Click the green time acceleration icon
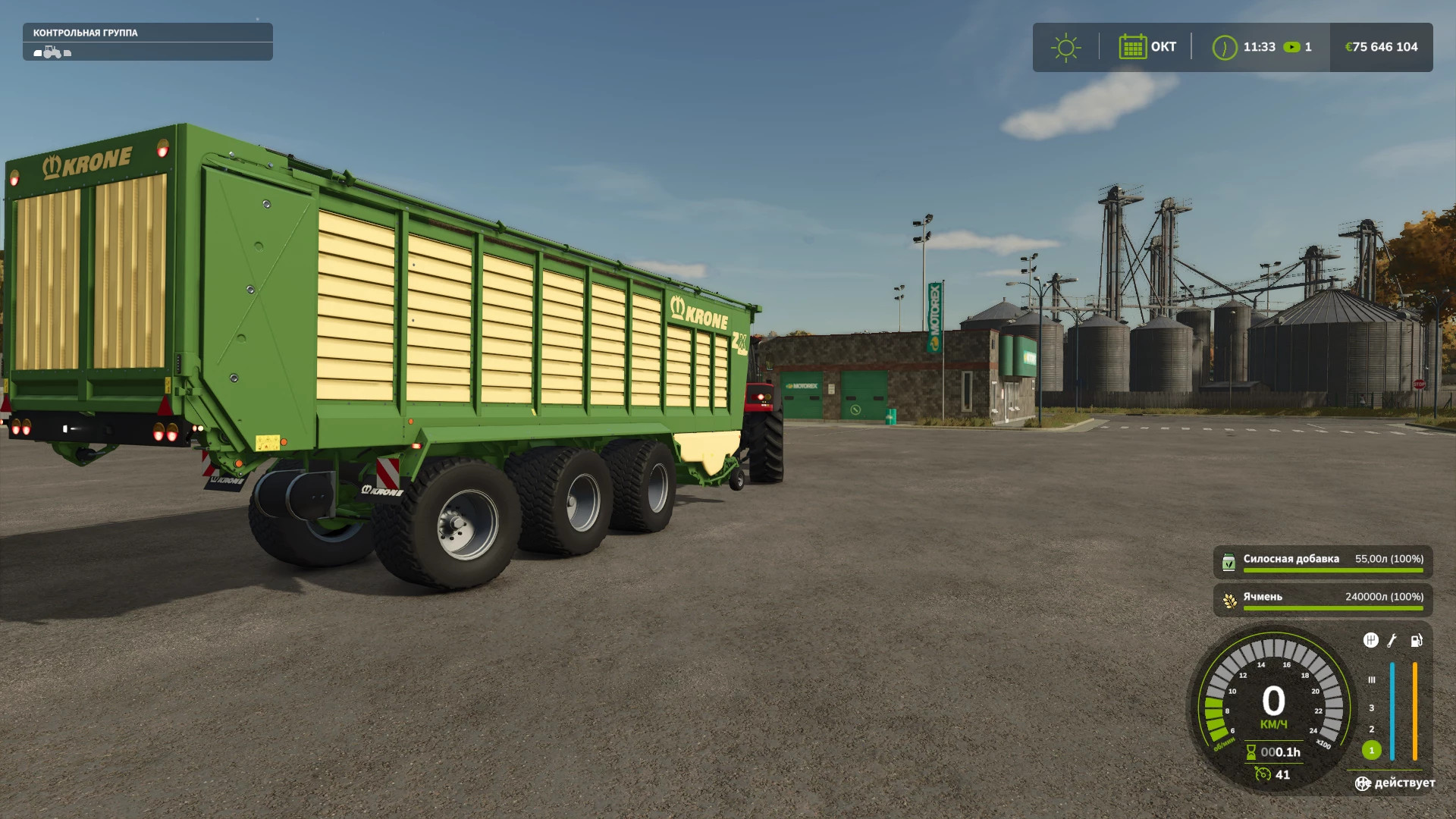The height and width of the screenshot is (819, 1456). 1291,47
